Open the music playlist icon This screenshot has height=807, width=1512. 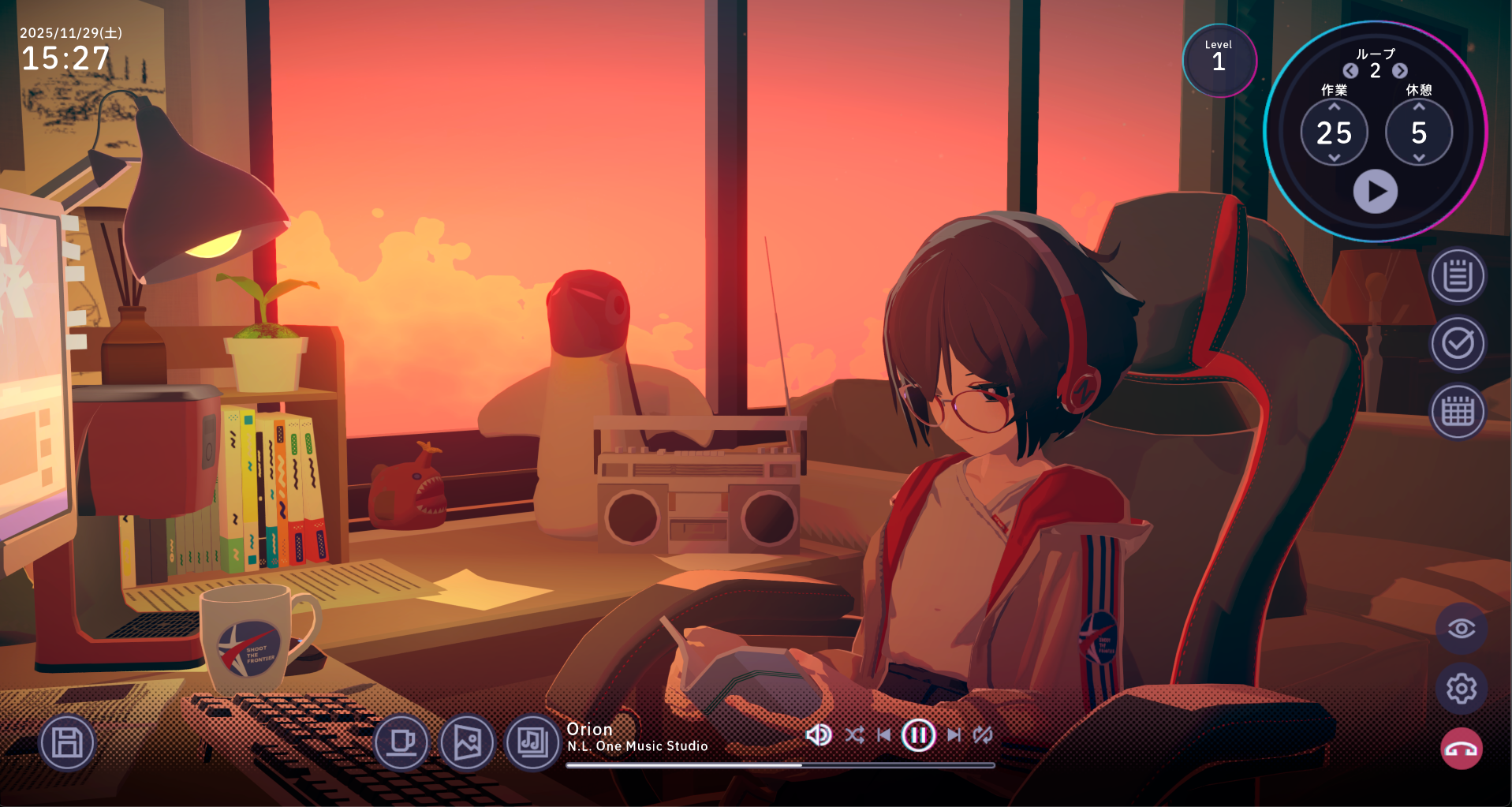(532, 742)
